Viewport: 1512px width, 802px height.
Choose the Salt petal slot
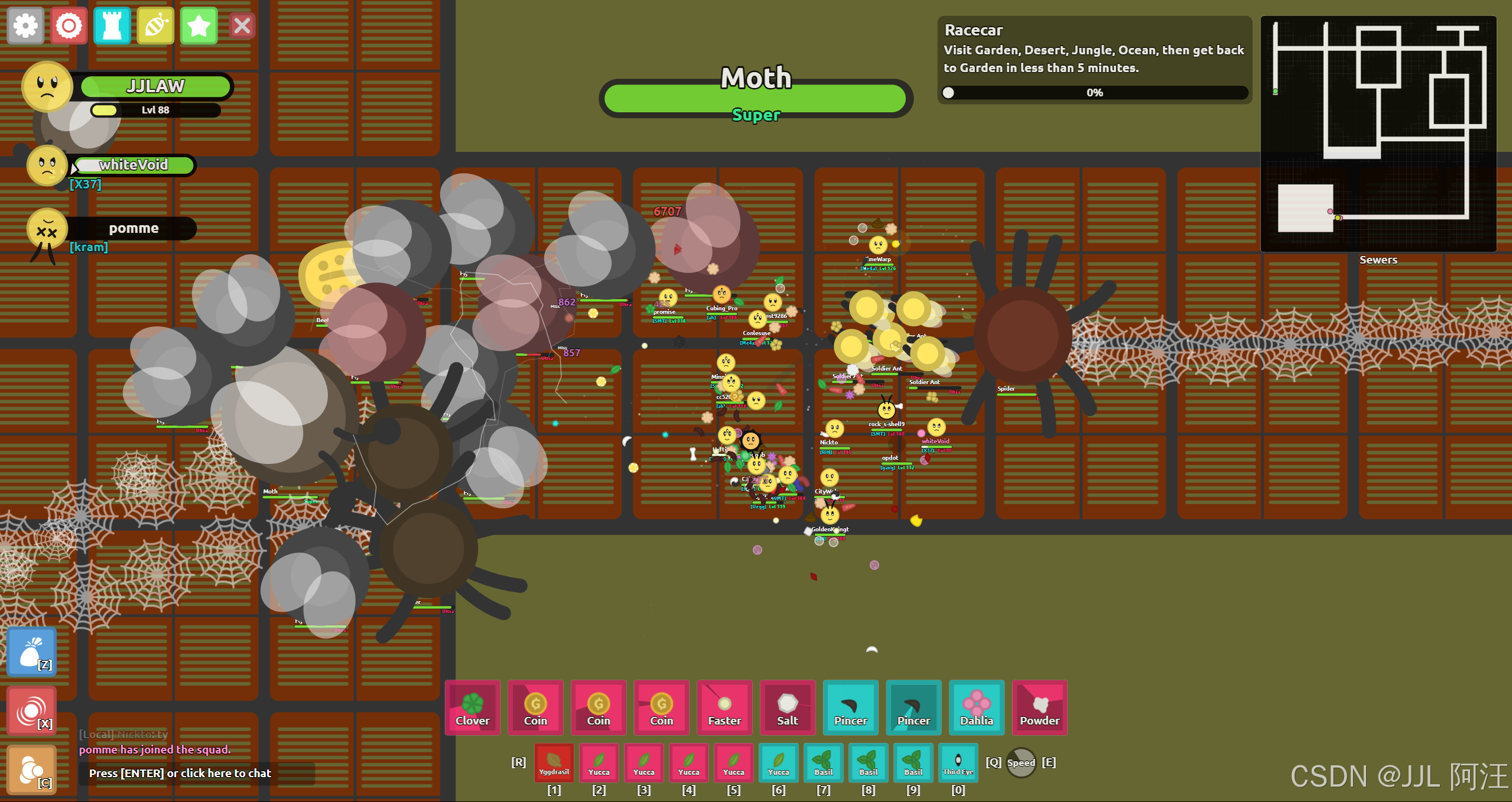(x=788, y=707)
